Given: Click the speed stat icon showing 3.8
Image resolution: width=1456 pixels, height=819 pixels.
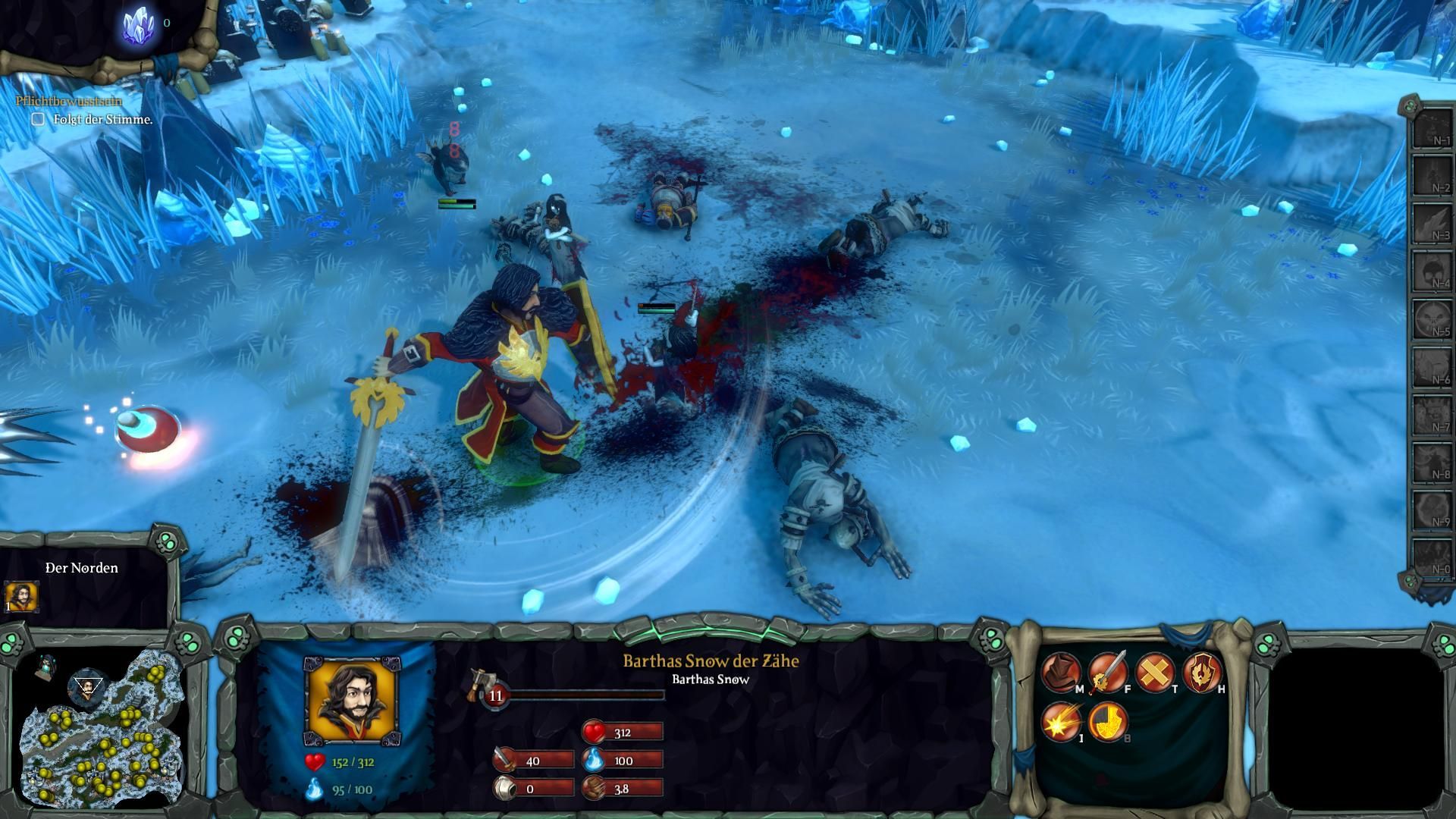Looking at the screenshot, I should pos(596,787).
